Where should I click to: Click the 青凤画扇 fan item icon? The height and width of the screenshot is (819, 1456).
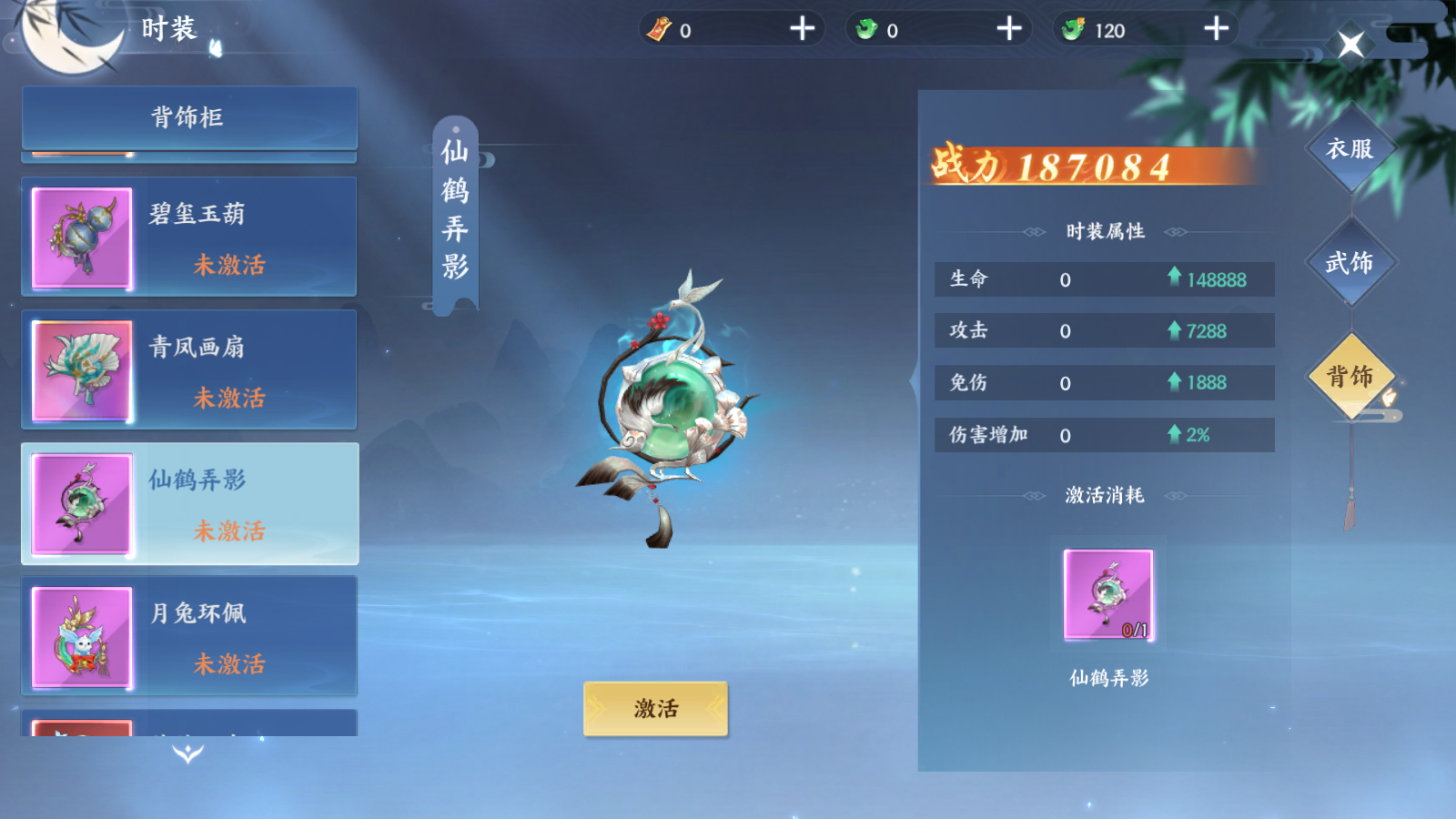pyautogui.click(x=82, y=369)
